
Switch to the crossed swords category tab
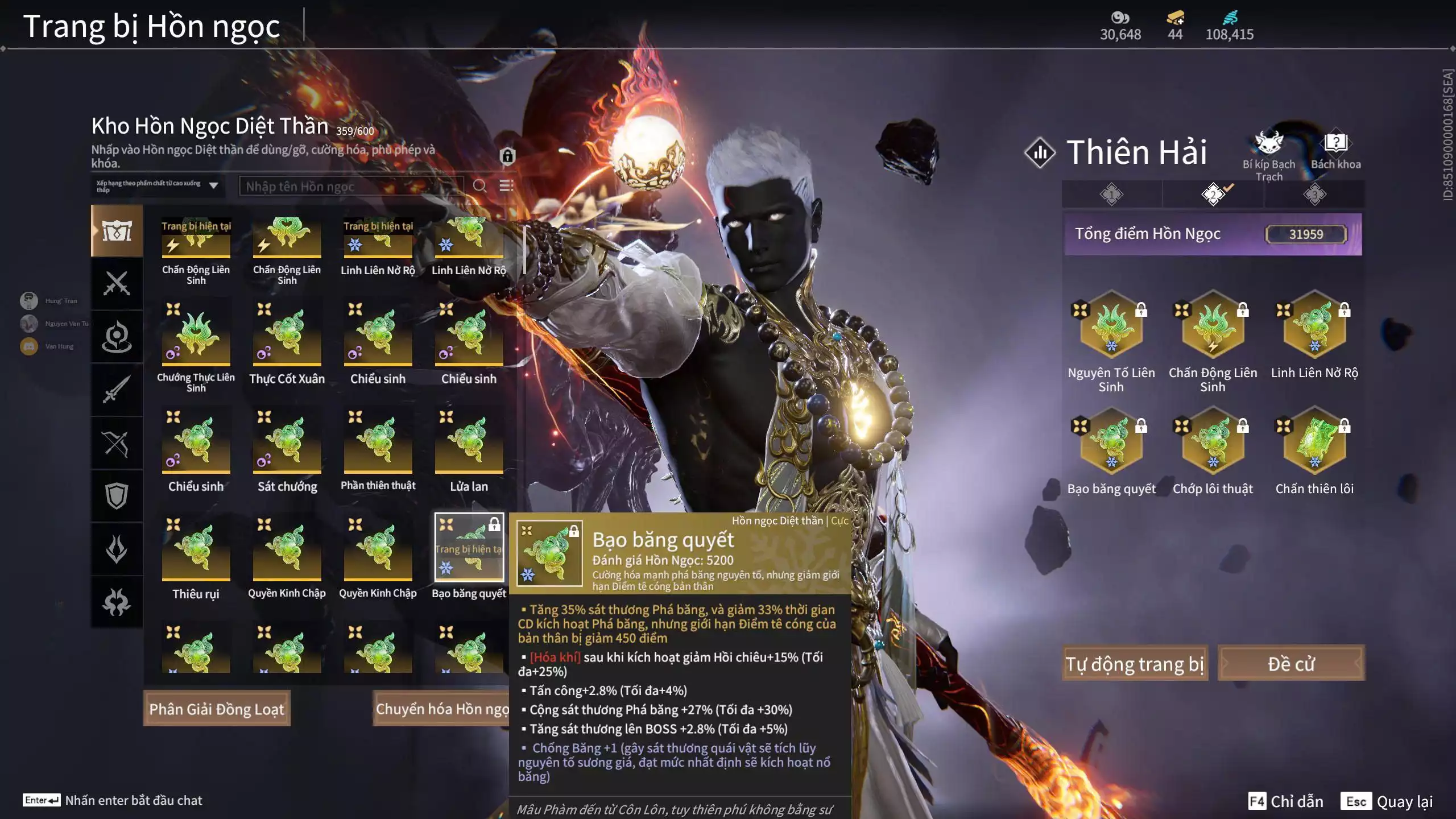click(117, 283)
